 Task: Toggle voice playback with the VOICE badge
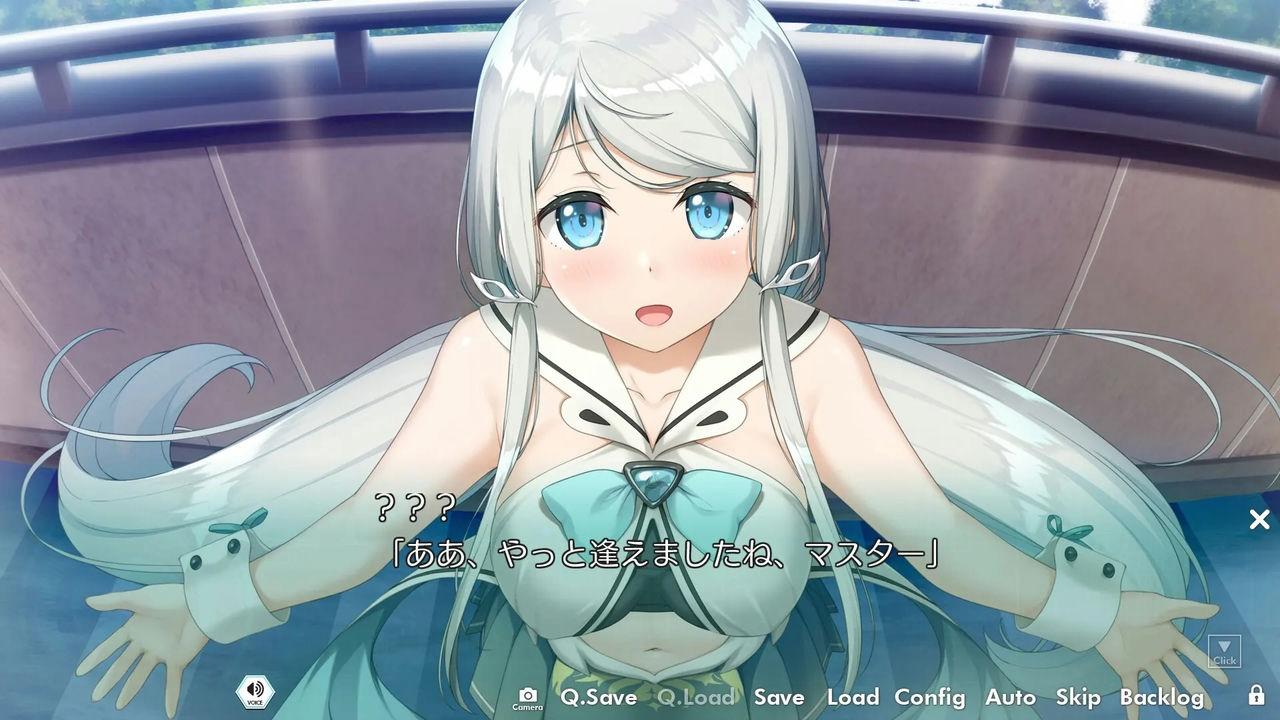(x=253, y=693)
